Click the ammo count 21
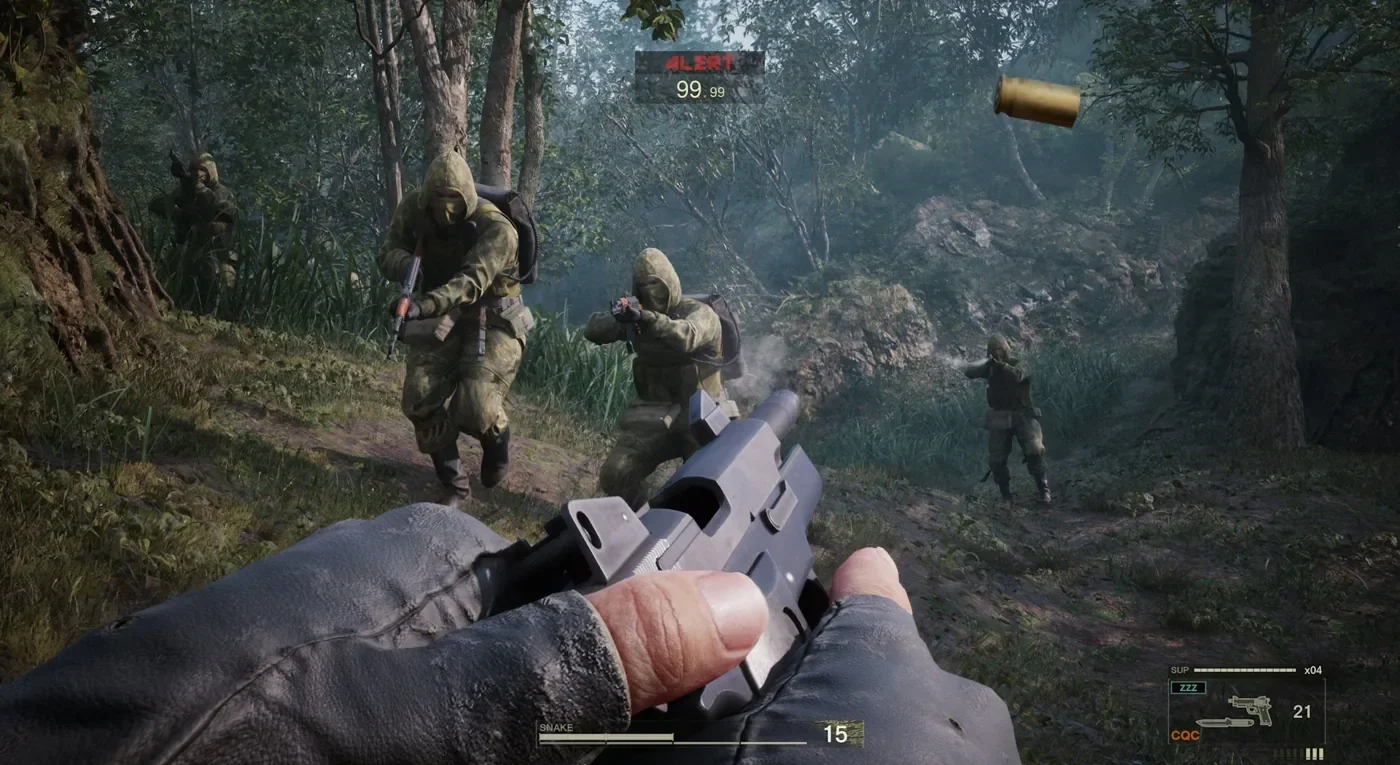Image resolution: width=1400 pixels, height=765 pixels. point(1302,710)
